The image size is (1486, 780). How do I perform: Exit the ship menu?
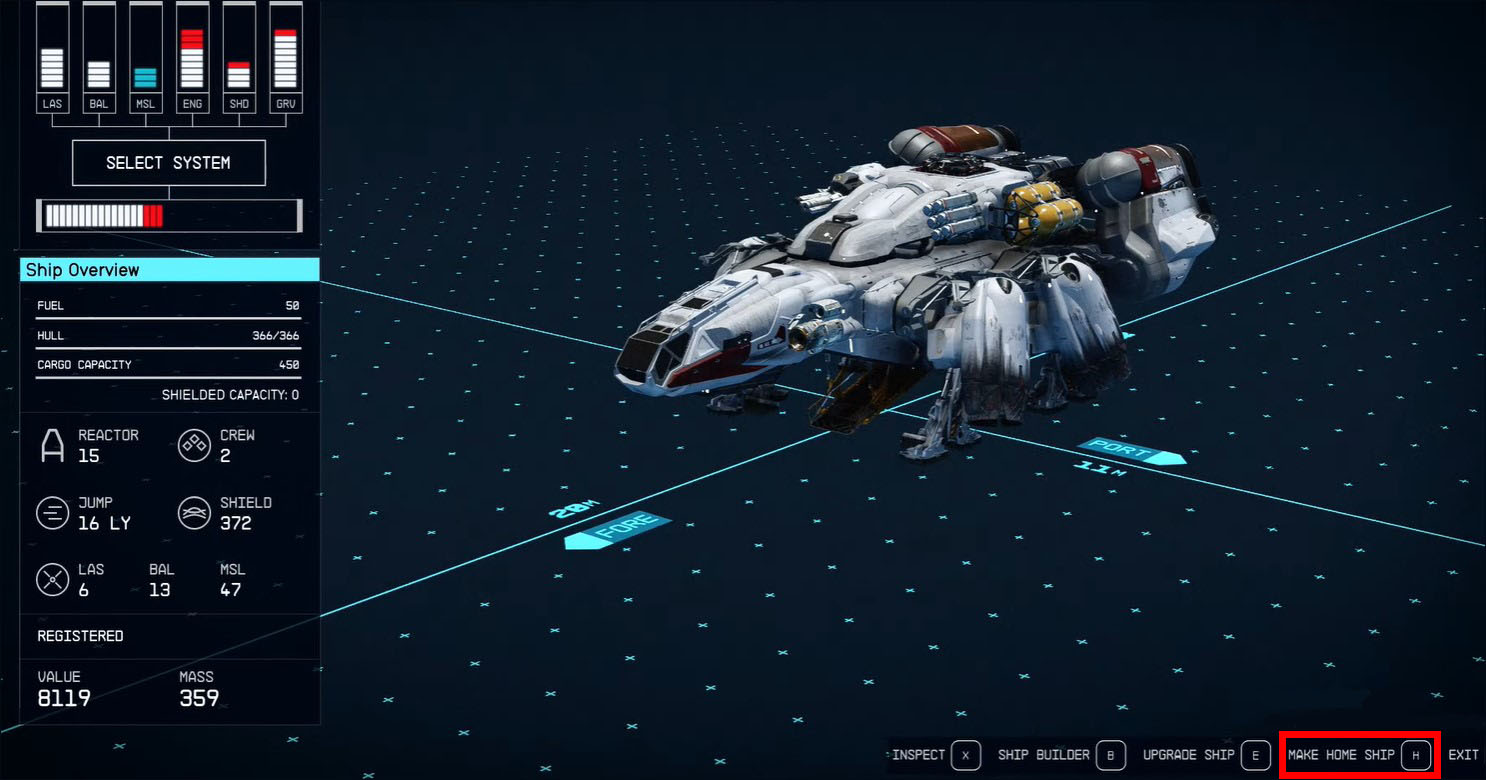1462,755
